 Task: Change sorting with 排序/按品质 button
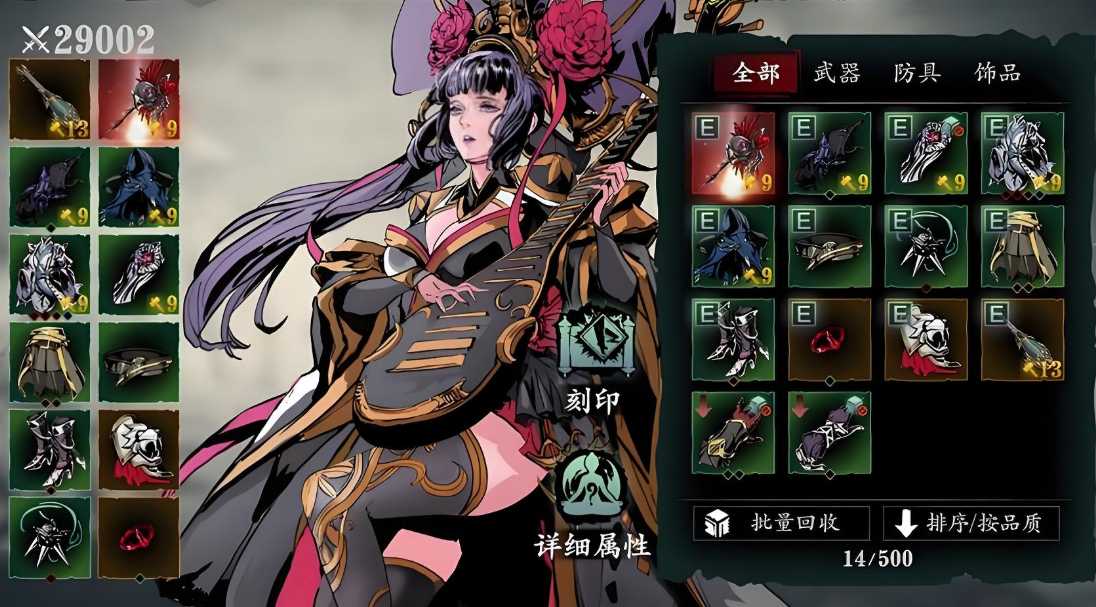pos(971,522)
